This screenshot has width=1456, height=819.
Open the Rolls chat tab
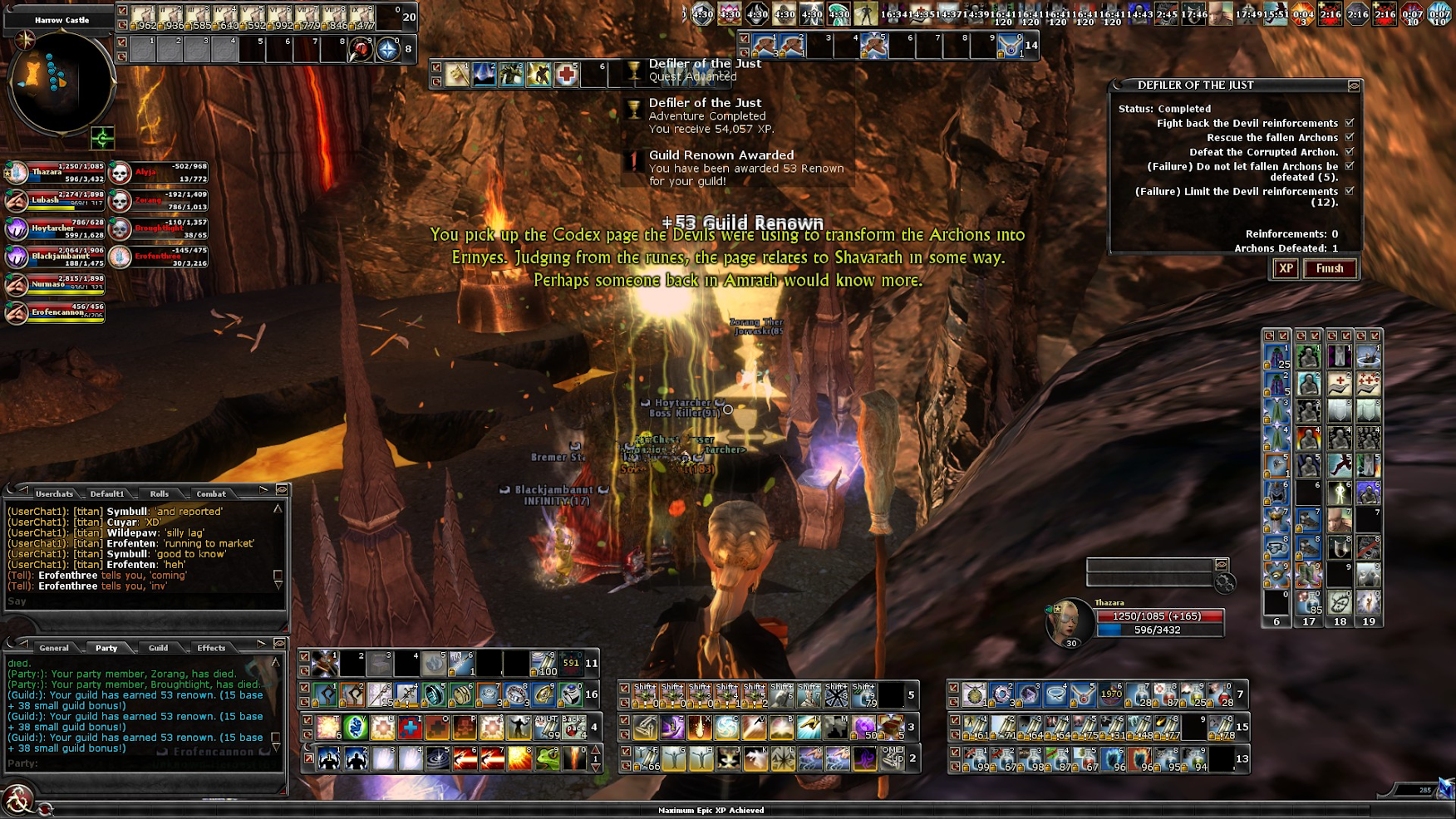(x=159, y=493)
